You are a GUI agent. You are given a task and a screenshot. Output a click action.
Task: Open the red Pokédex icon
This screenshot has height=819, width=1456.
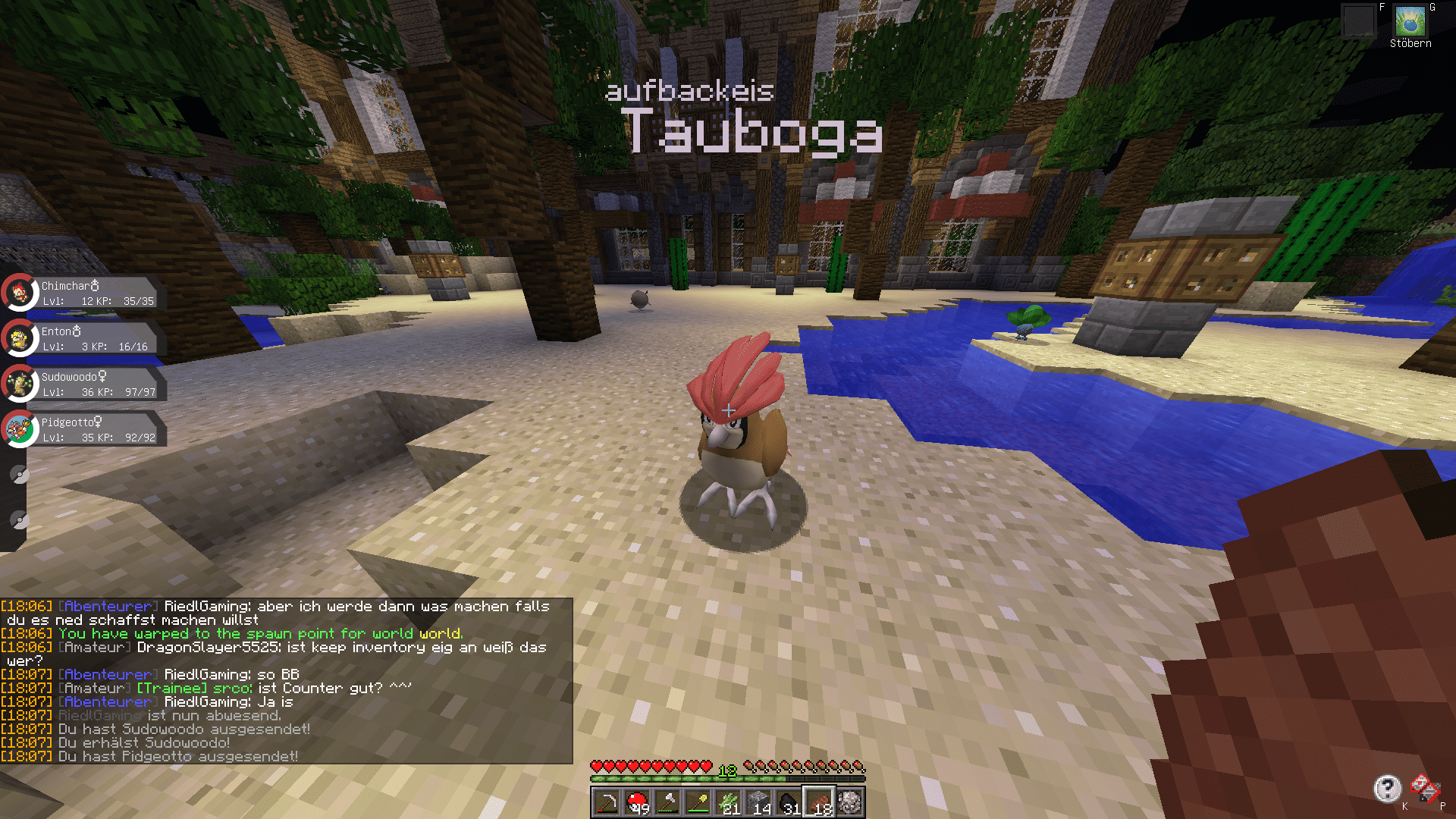[1424, 789]
